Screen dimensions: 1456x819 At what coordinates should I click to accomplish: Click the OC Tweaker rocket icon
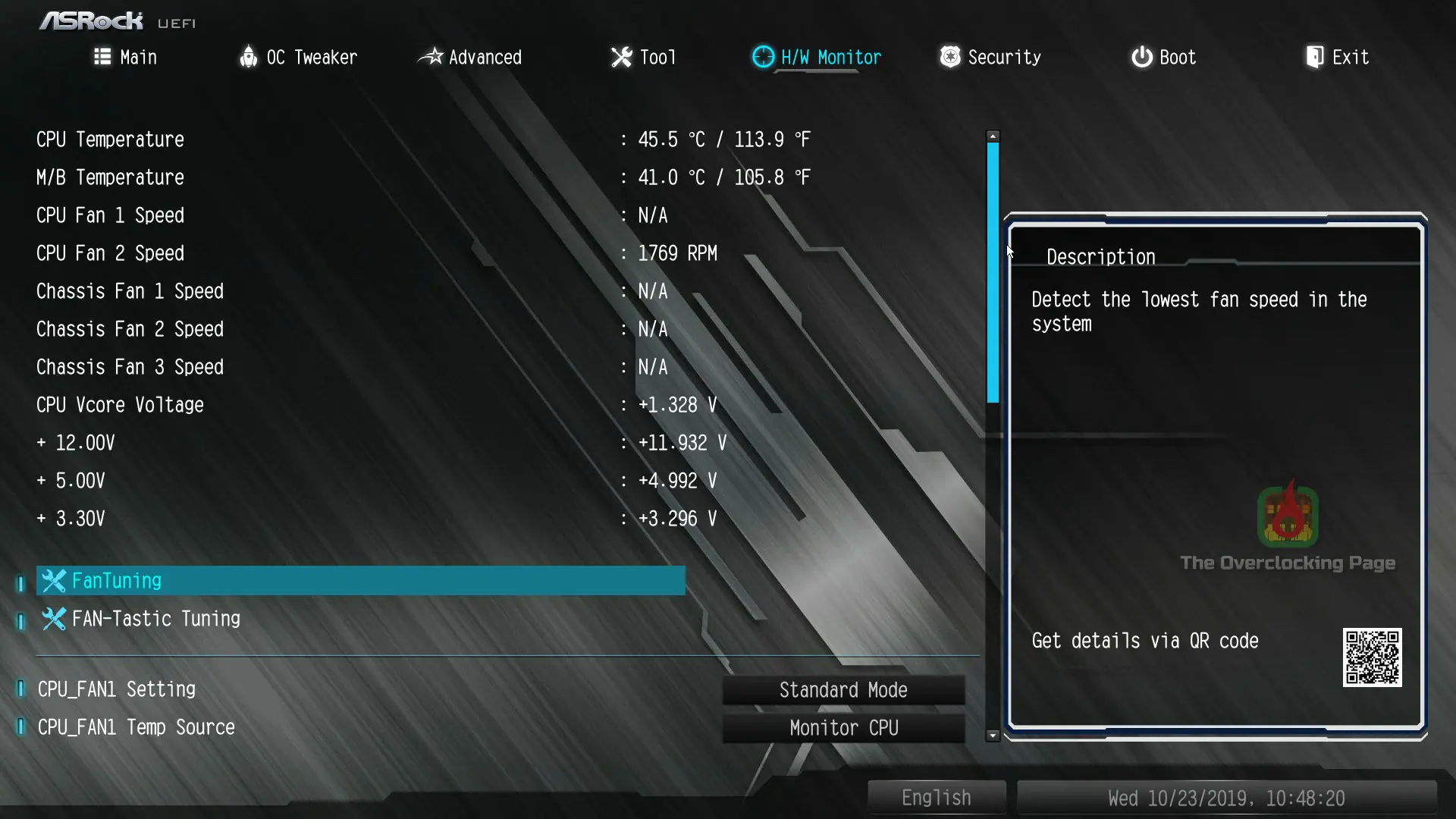(x=248, y=57)
